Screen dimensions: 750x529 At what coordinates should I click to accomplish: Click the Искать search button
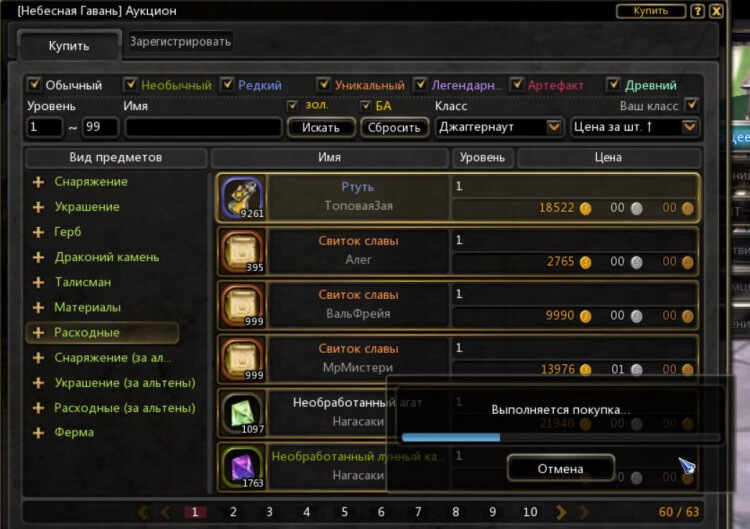coord(321,128)
